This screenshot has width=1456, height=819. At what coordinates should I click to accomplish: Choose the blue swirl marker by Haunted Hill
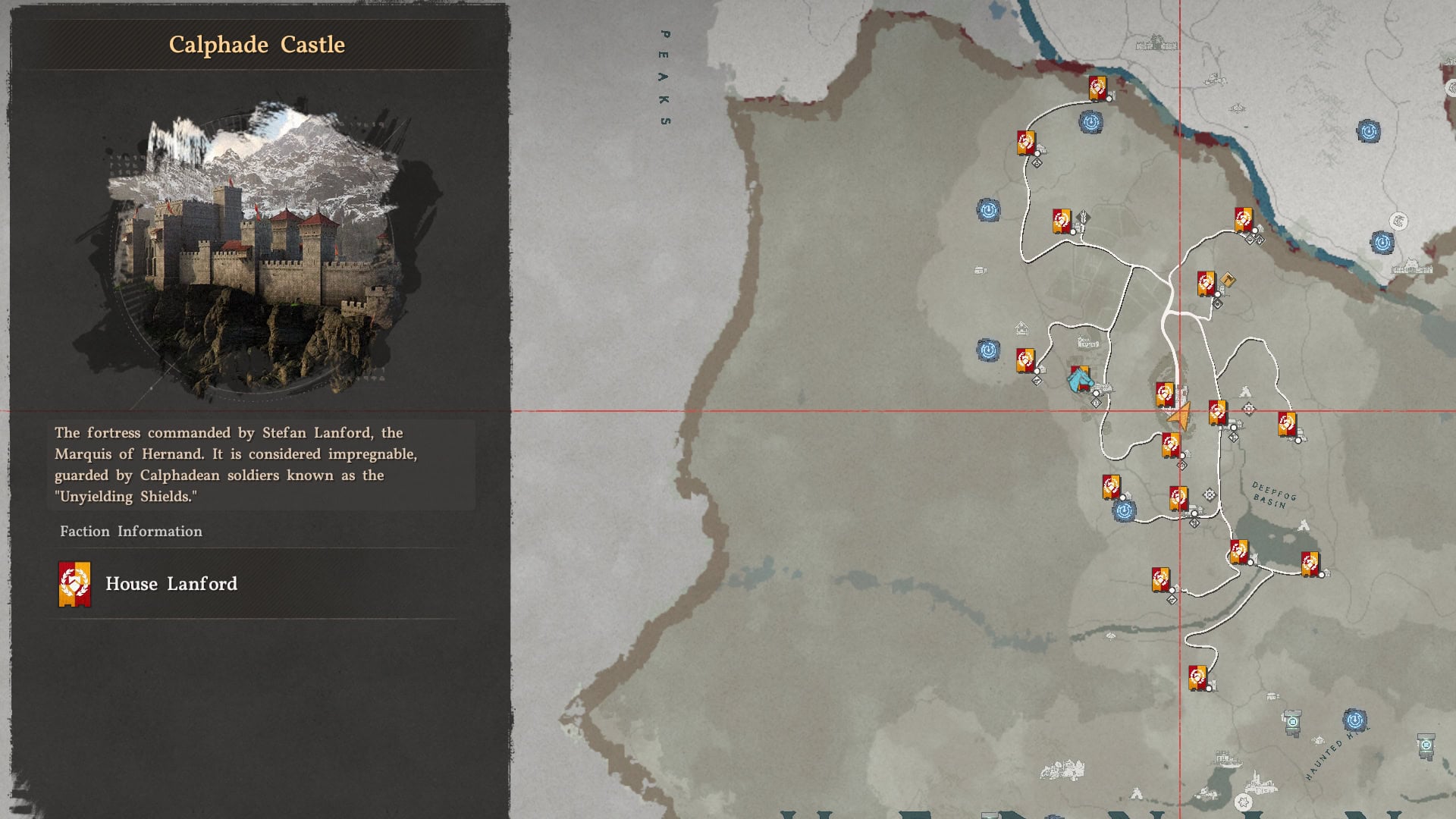click(x=1354, y=720)
